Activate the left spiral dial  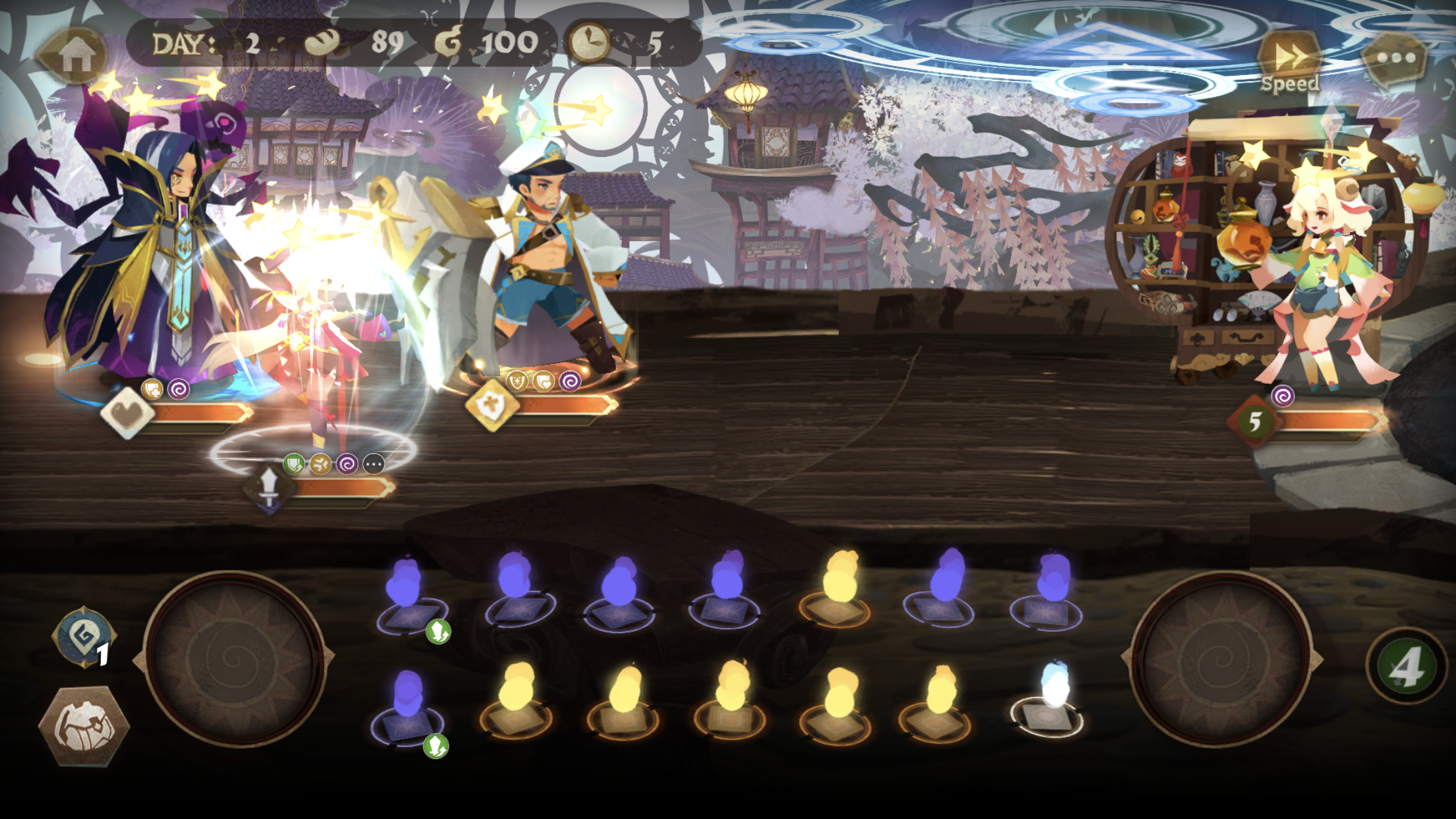coord(235,658)
